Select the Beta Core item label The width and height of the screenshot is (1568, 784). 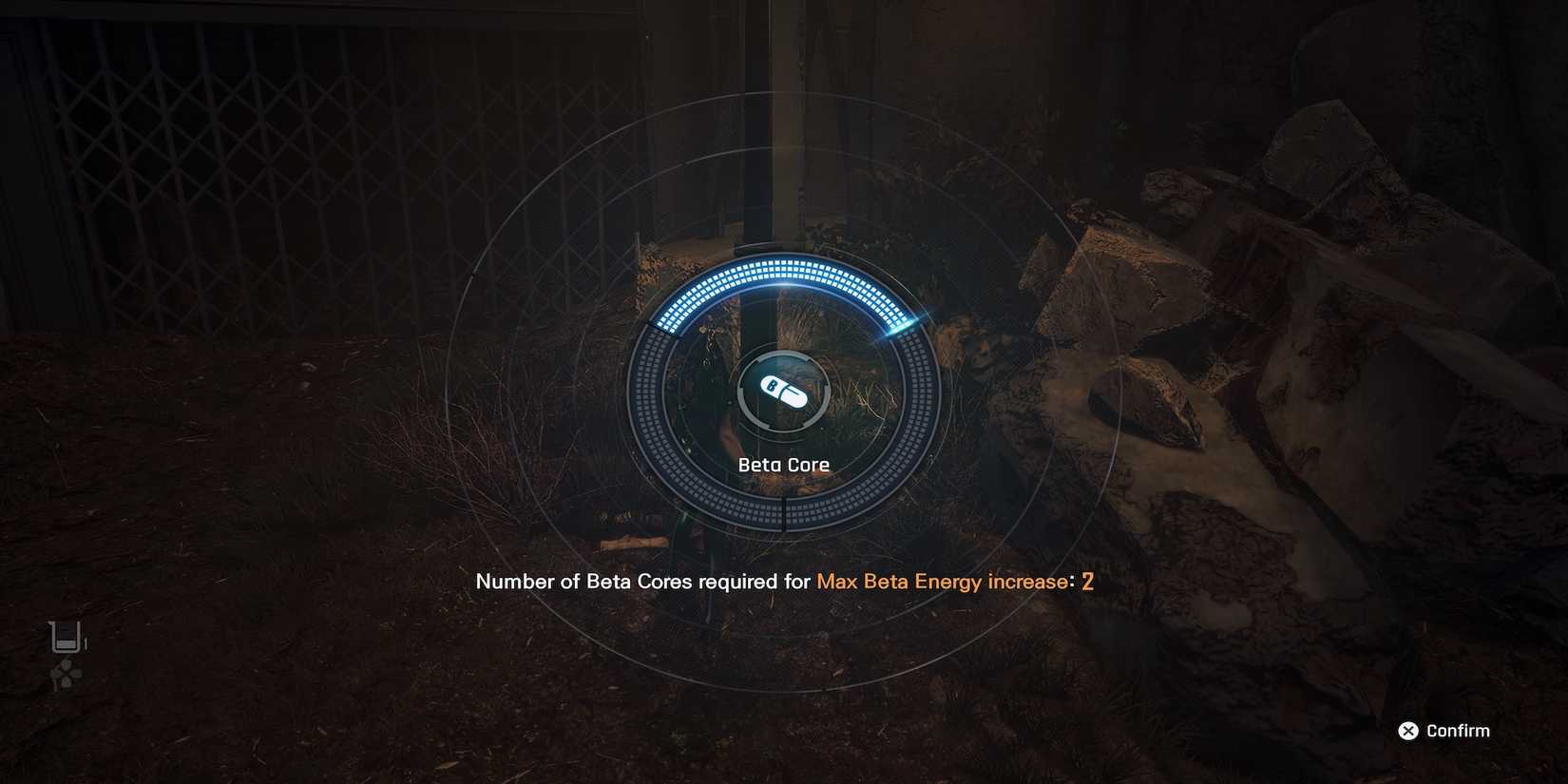[783, 465]
